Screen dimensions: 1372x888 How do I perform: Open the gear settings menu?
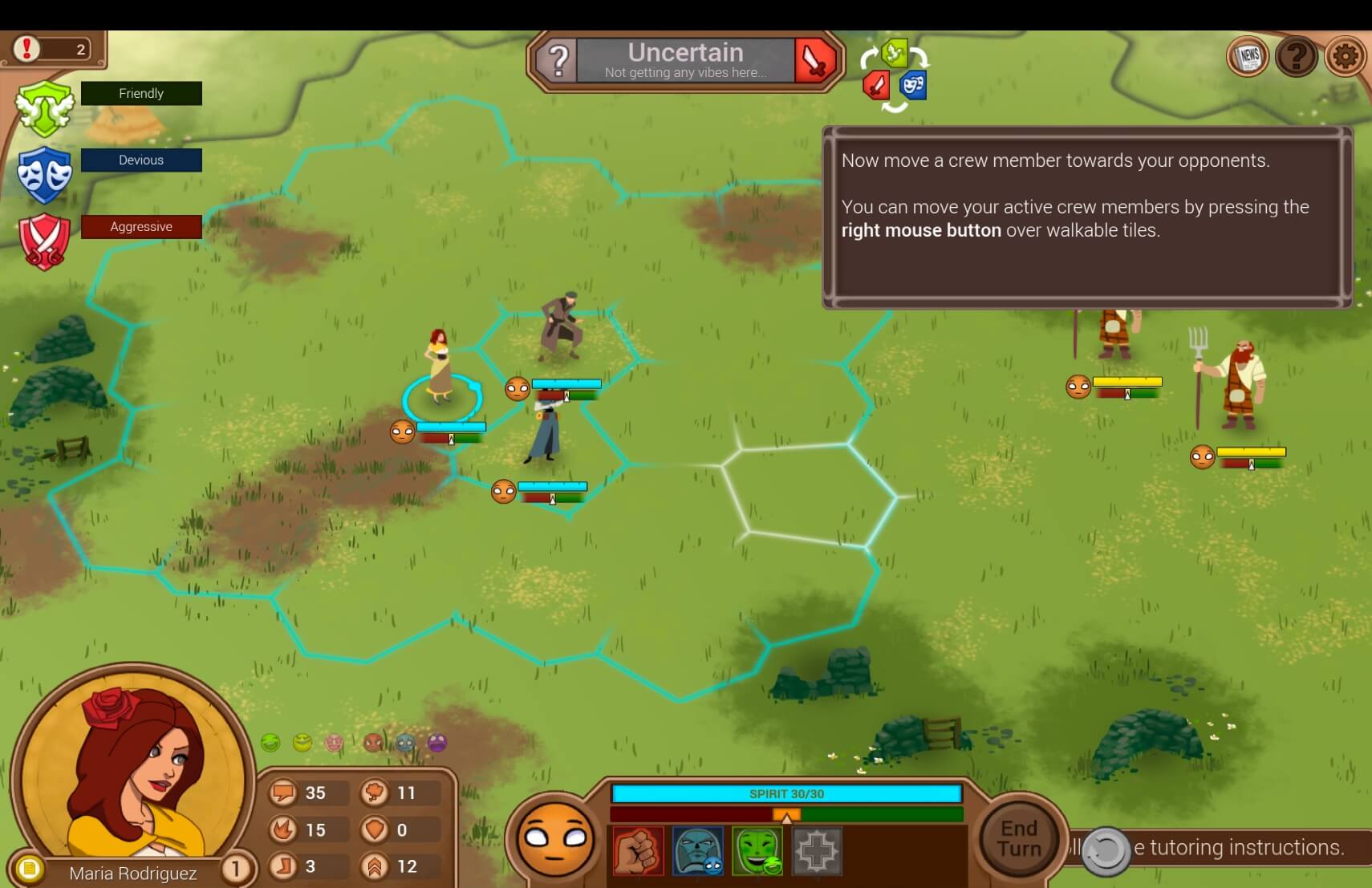(1346, 57)
